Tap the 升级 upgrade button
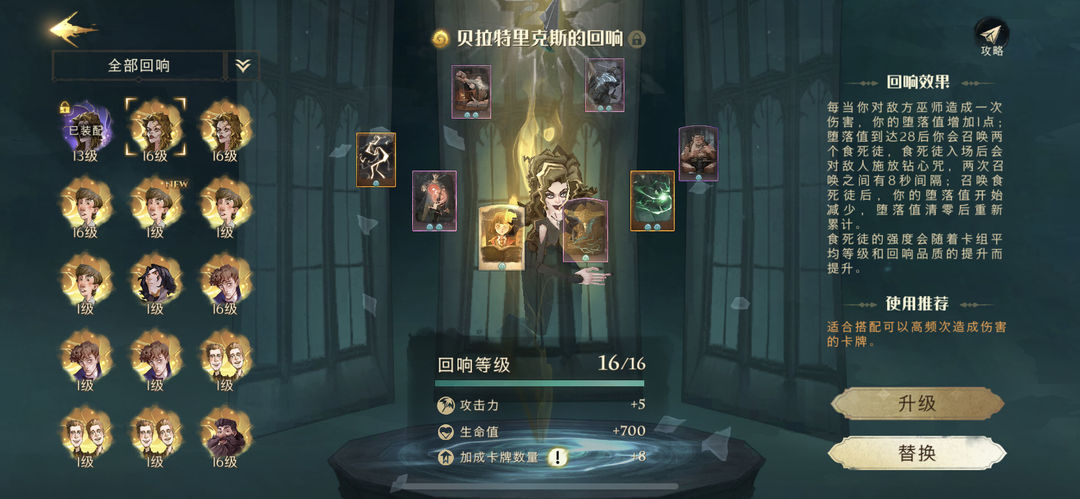This screenshot has height=499, width=1080. pos(917,404)
